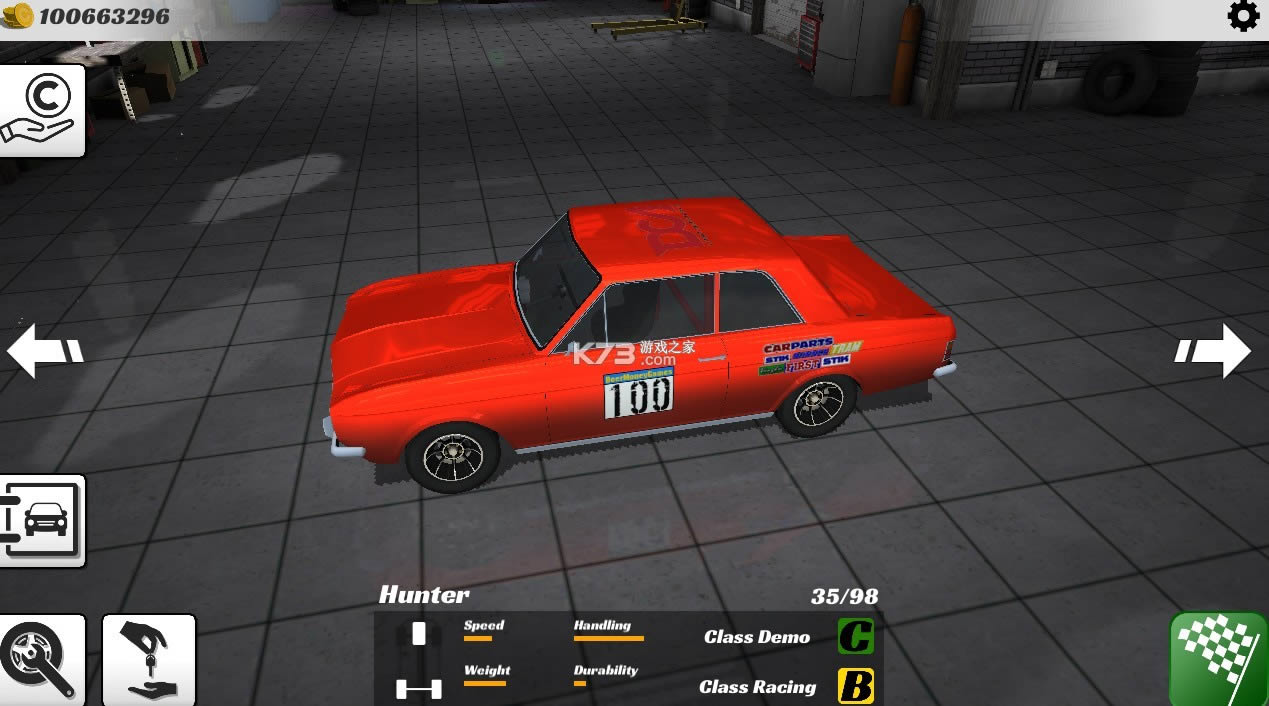The height and width of the screenshot is (706, 1269).
Task: Tap the hand-with-keys buy car button
Action: coord(149,659)
